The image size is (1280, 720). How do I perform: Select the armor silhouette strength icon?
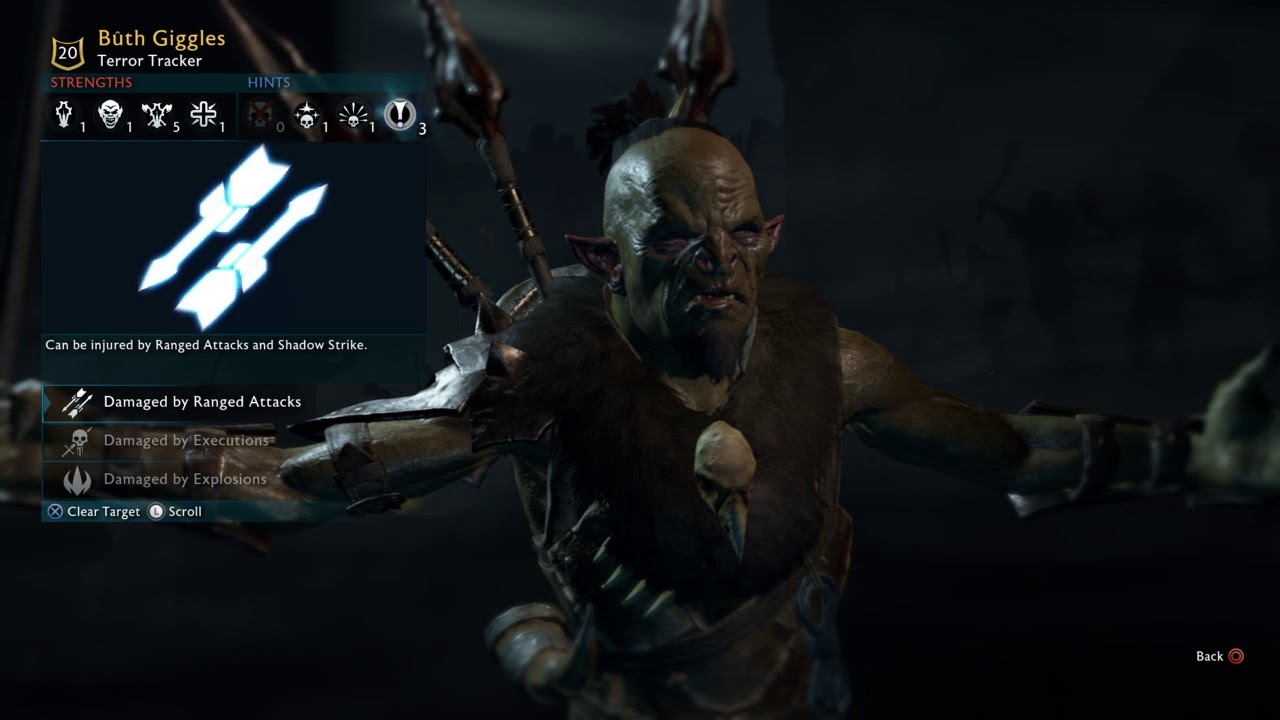tap(64, 116)
